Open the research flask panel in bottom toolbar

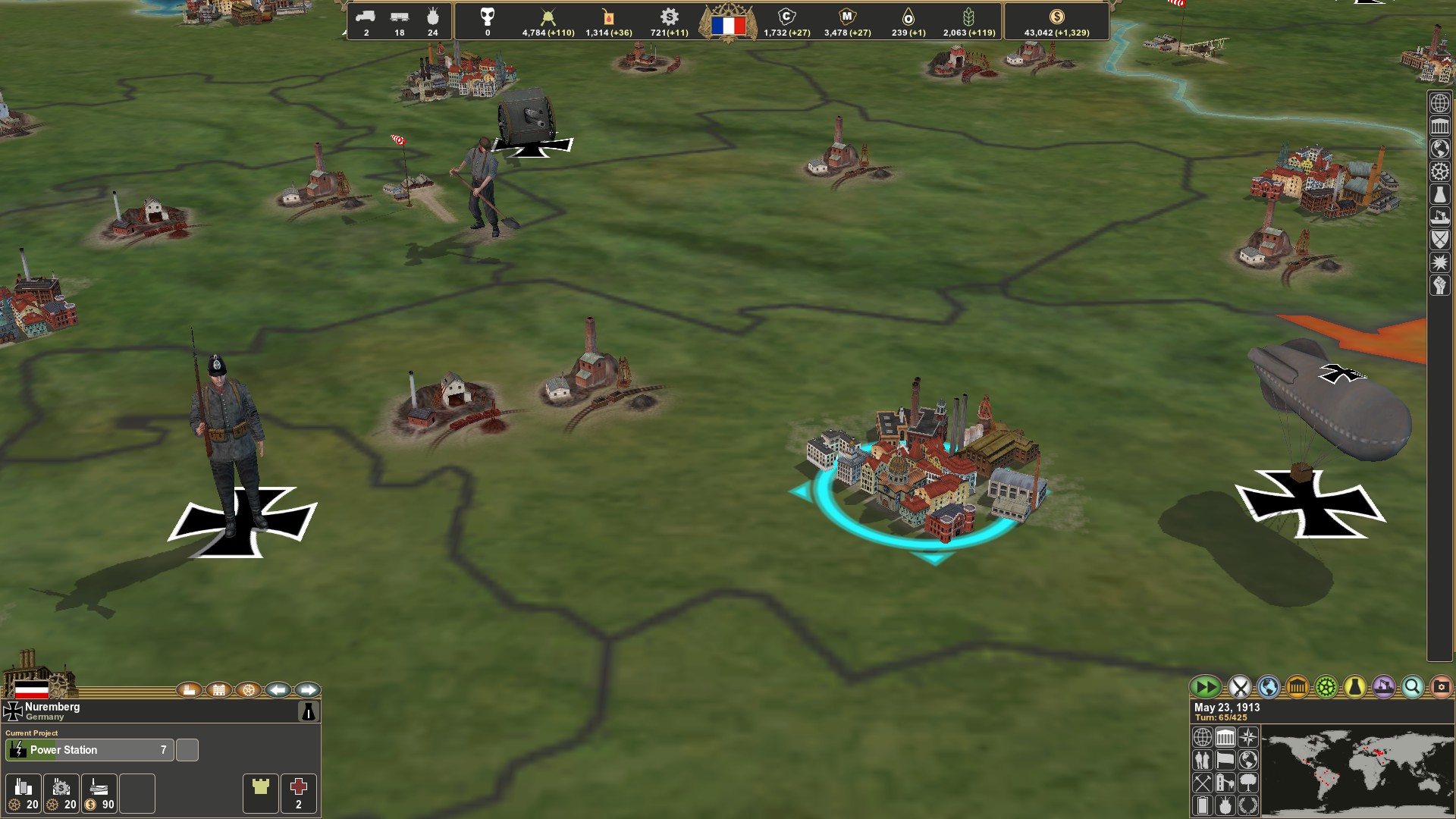1354,687
